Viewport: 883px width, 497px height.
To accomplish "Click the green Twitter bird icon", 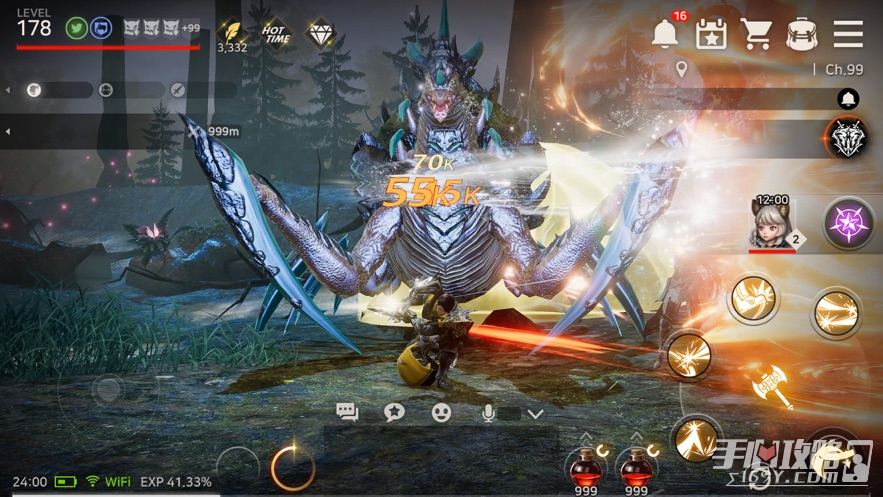I will click(x=75, y=28).
